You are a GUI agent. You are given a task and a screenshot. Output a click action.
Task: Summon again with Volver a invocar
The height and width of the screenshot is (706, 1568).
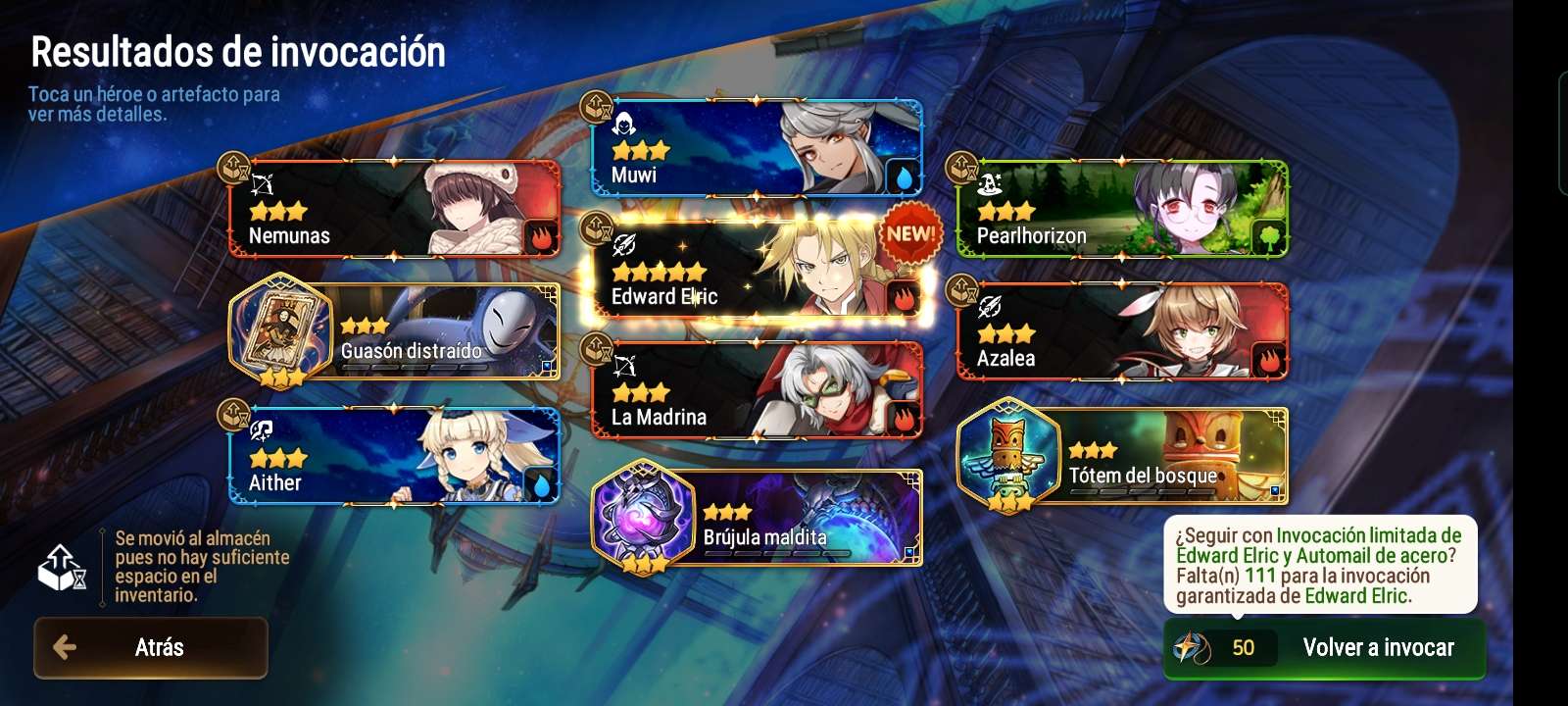tap(1324, 648)
